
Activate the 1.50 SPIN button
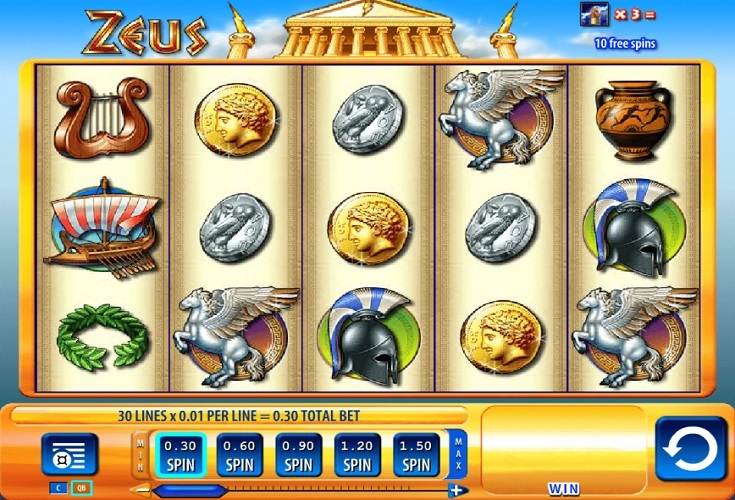tap(416, 455)
